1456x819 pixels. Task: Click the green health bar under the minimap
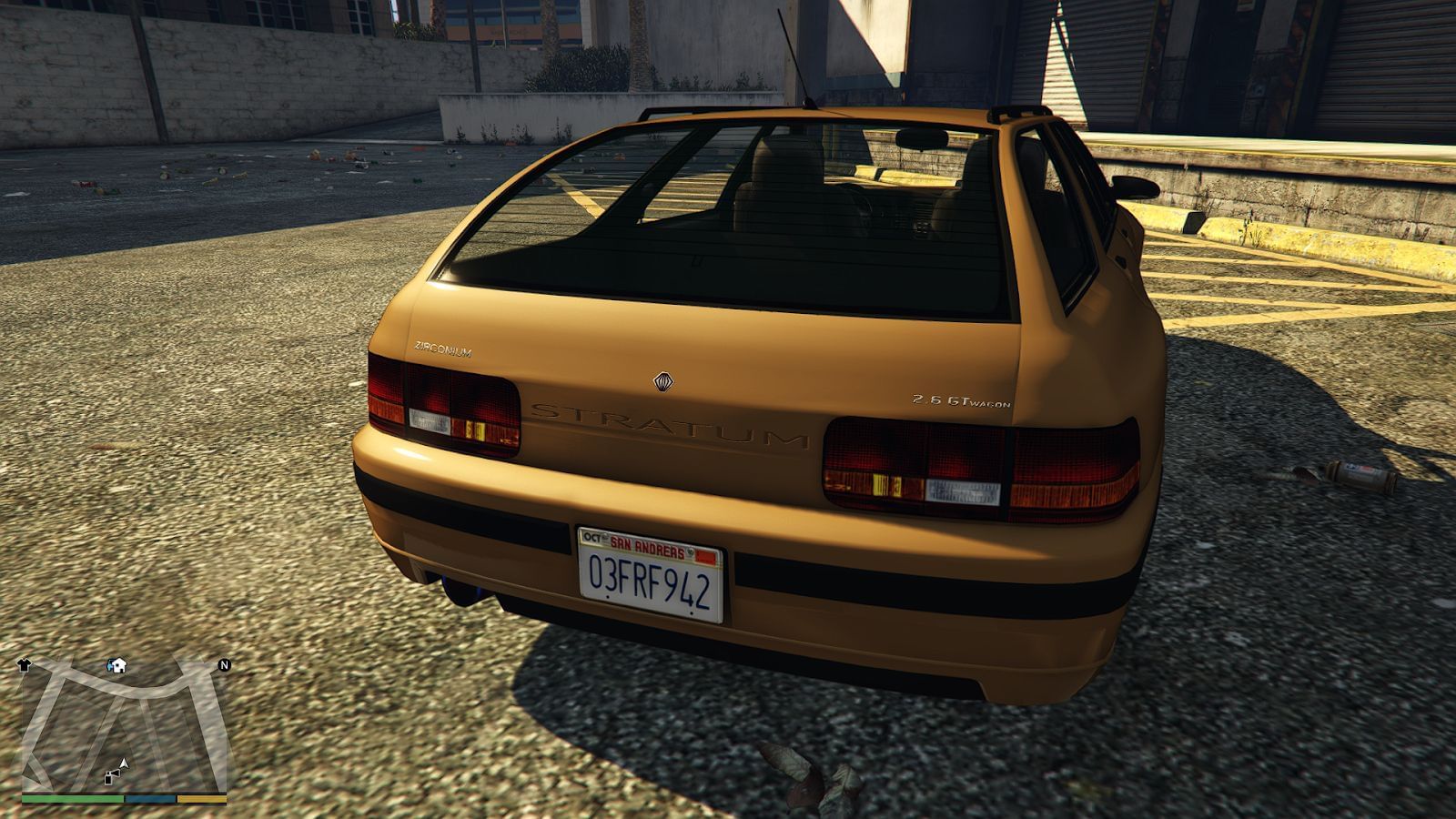point(71,798)
